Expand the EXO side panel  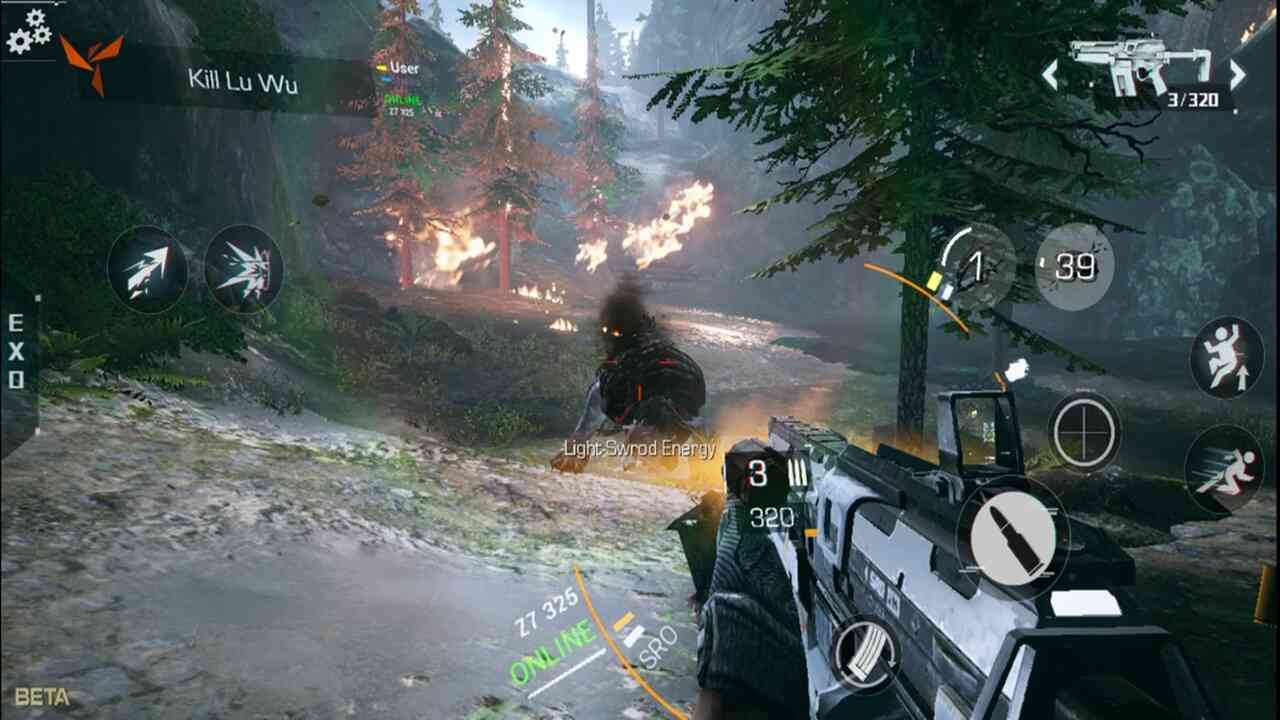click(17, 352)
